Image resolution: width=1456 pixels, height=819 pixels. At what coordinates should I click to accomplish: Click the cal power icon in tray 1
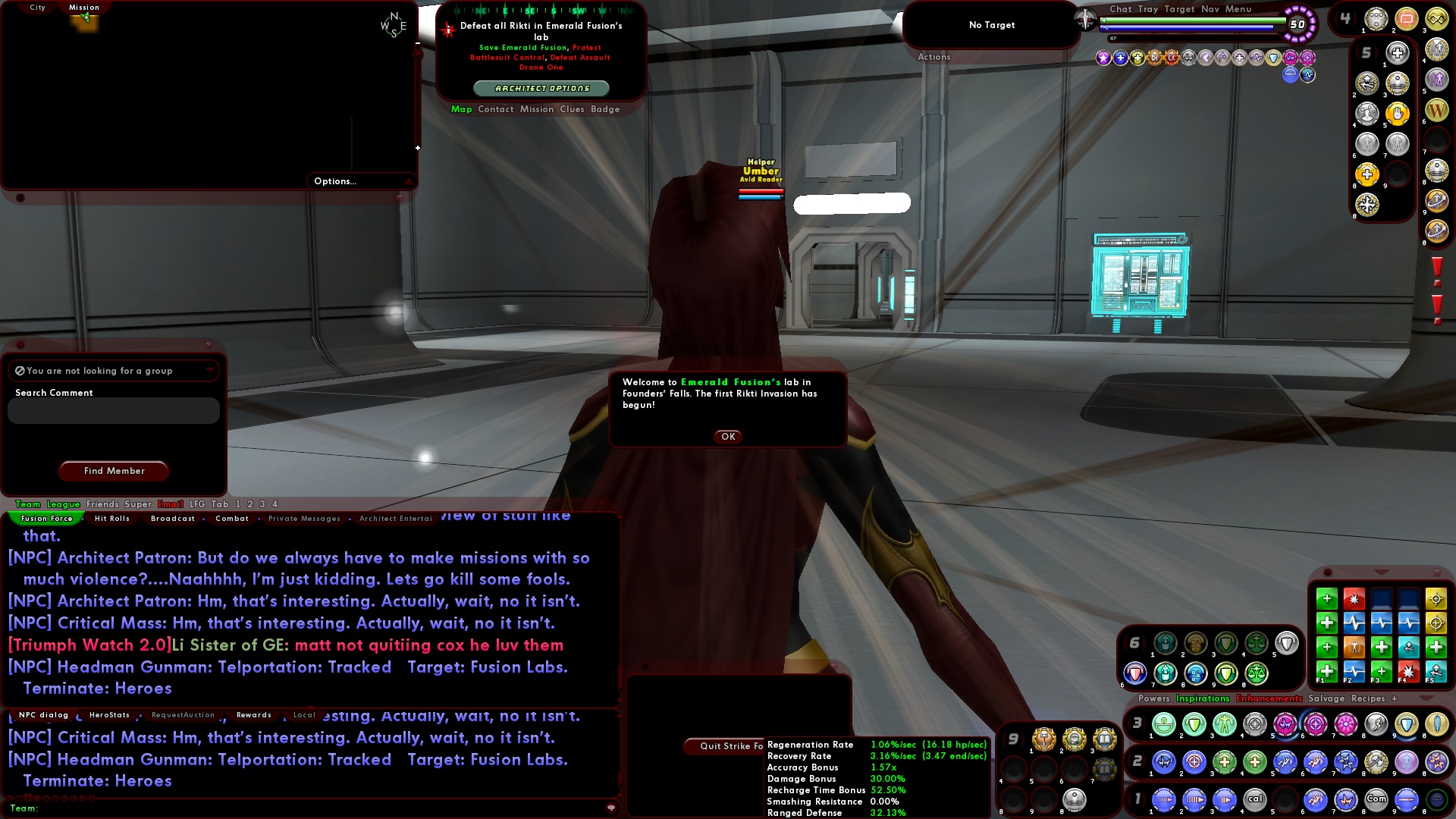(1255, 799)
